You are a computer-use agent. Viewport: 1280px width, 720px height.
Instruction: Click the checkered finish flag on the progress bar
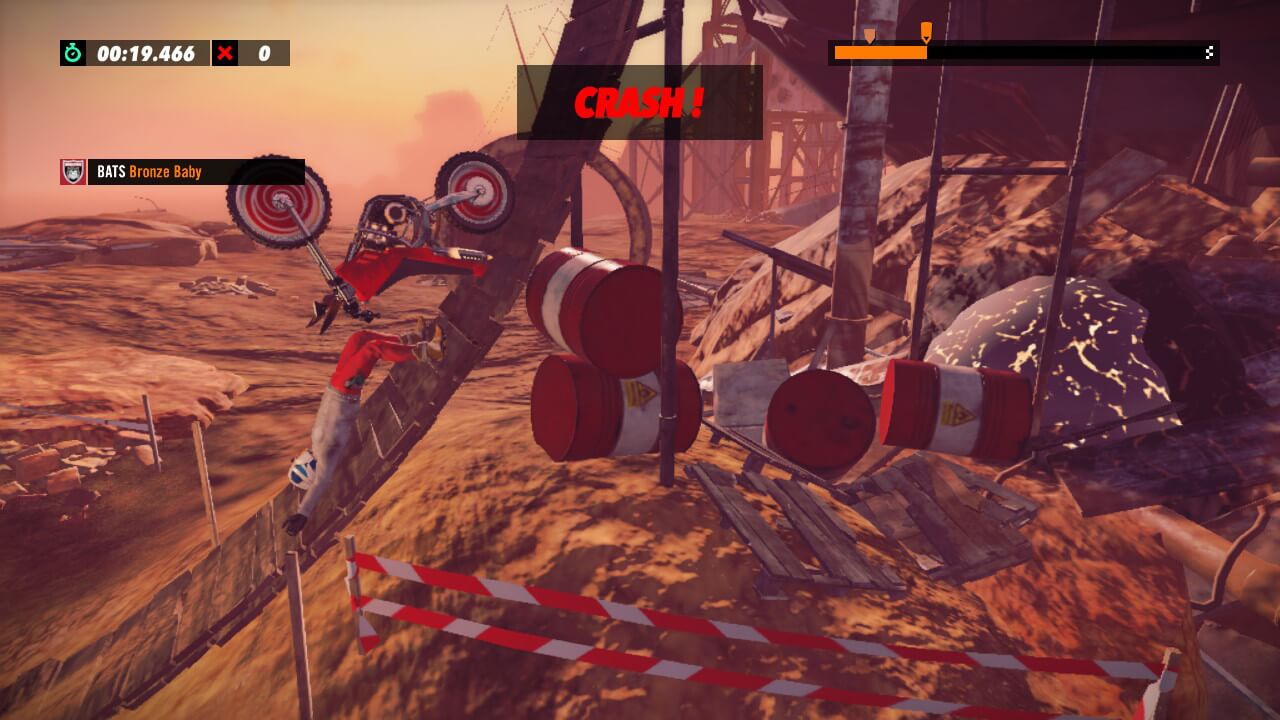coord(1210,53)
